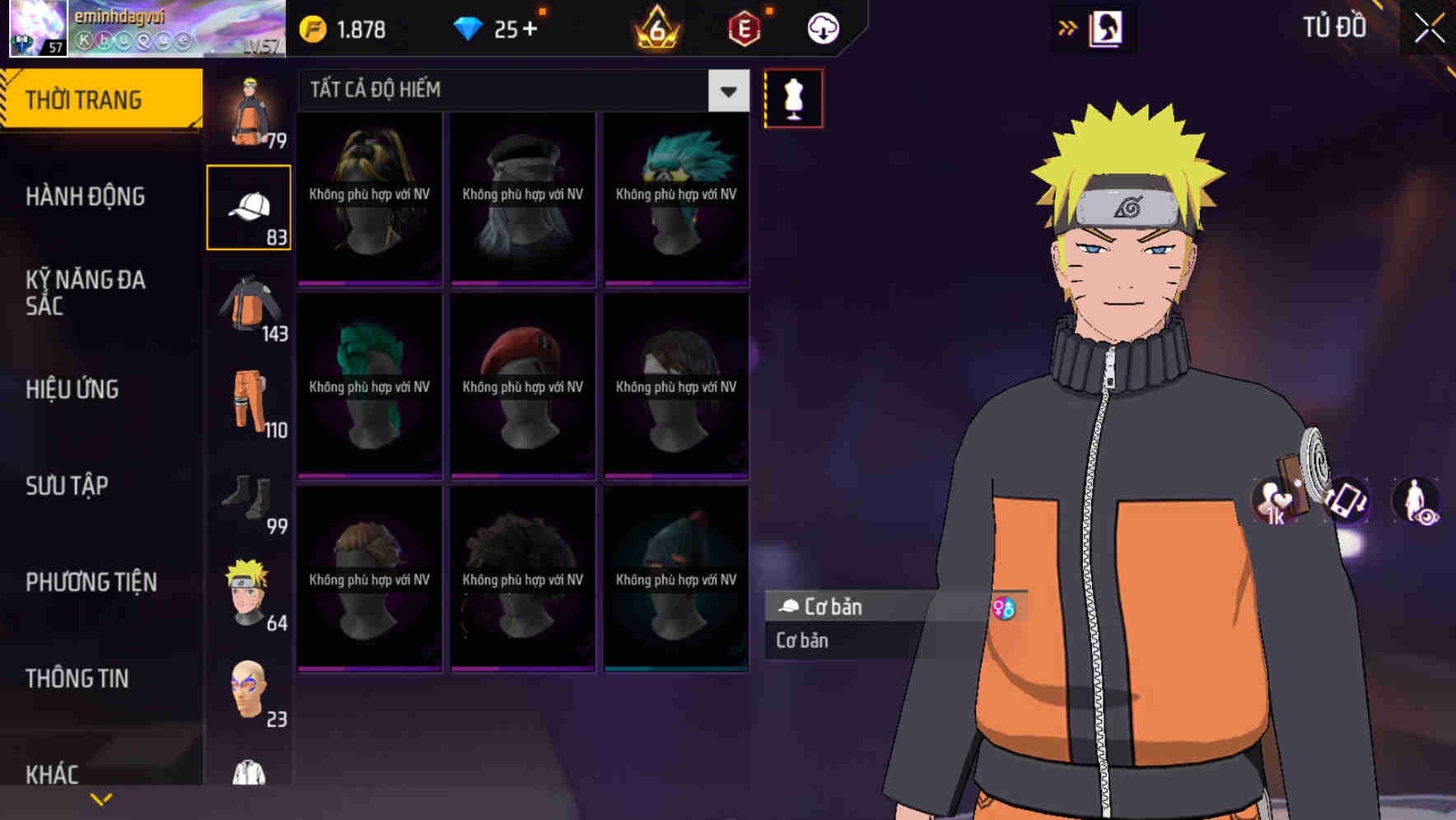Open the facepaint head category with 23 items
1456x820 pixels.
[250, 692]
